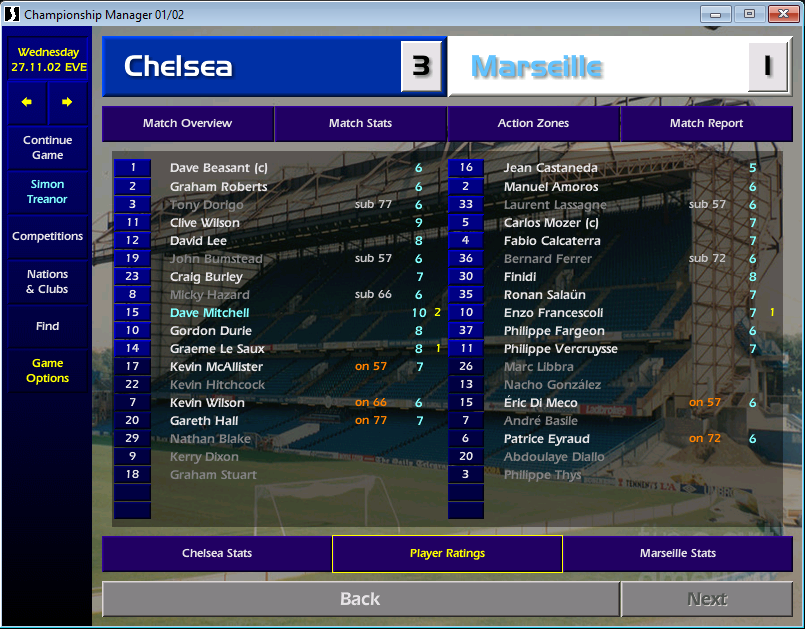Show the Action Zones tab
This screenshot has width=805, height=629.
pyautogui.click(x=533, y=124)
